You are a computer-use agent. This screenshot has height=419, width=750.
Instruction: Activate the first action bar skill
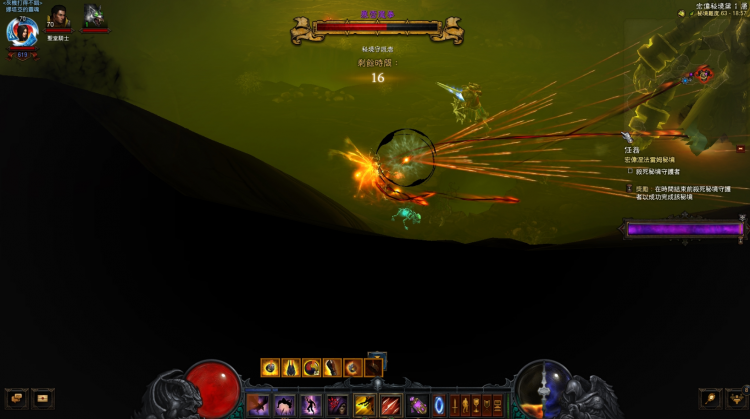(x=258, y=405)
